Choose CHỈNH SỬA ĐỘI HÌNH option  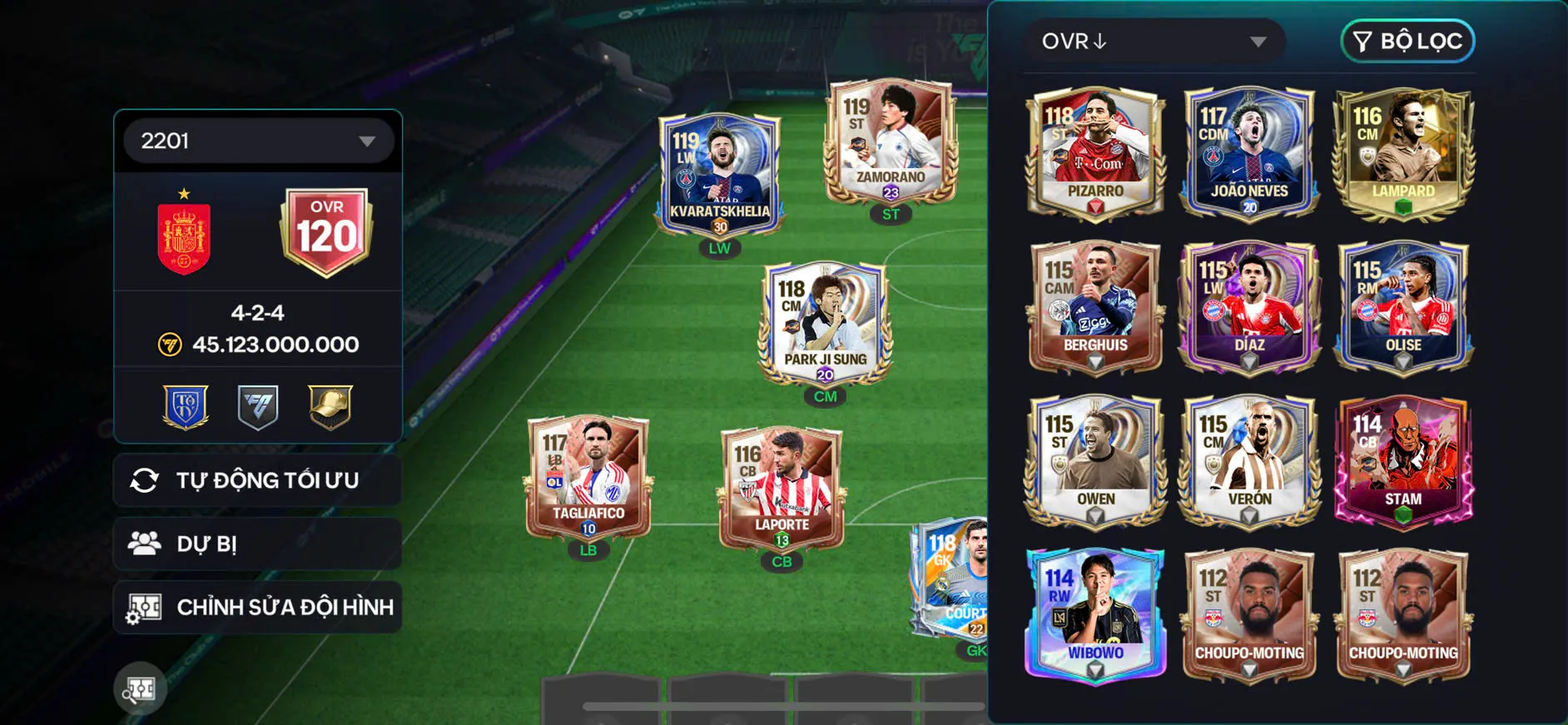[258, 607]
